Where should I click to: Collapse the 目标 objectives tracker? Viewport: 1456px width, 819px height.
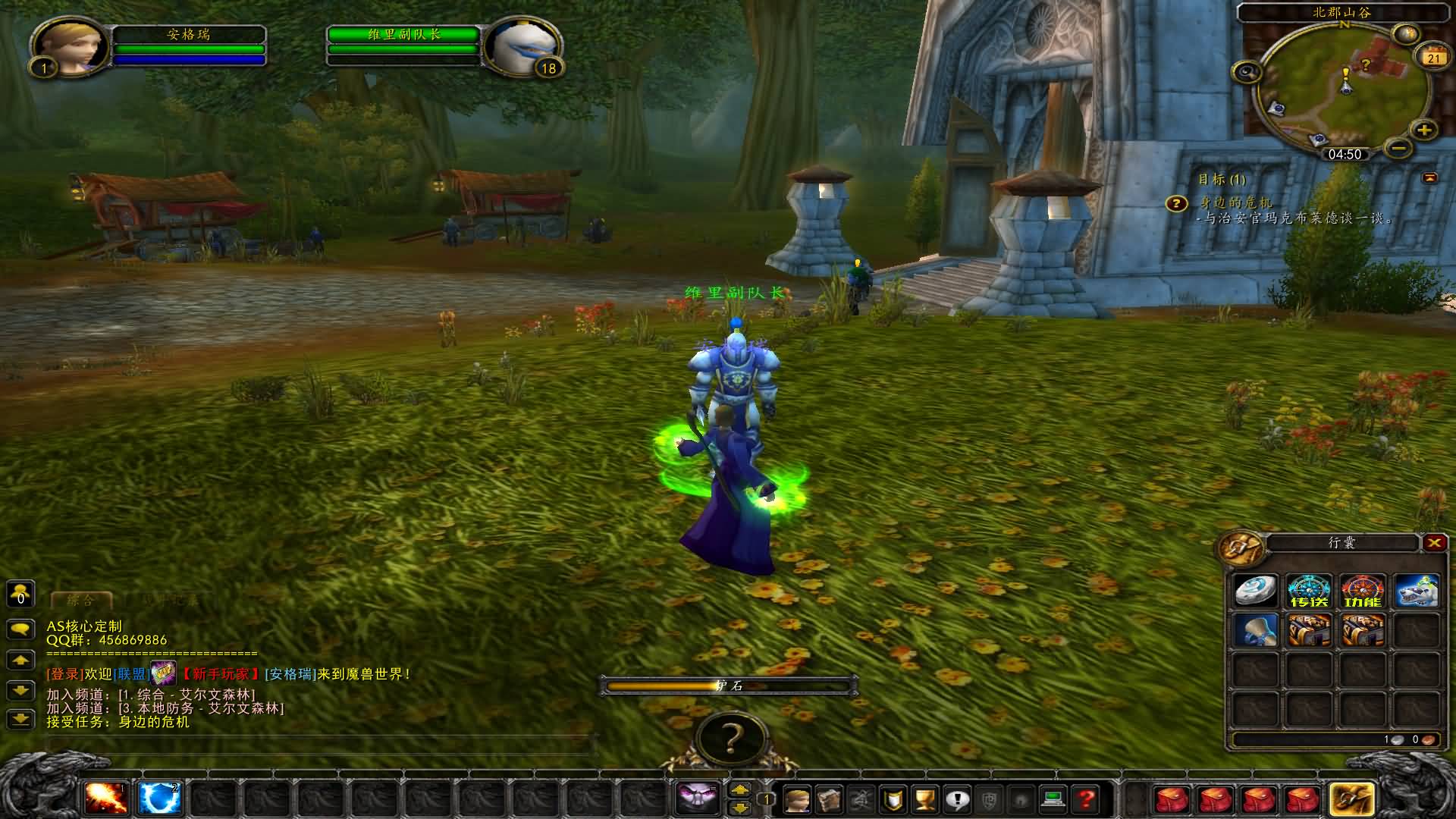coord(1429,177)
